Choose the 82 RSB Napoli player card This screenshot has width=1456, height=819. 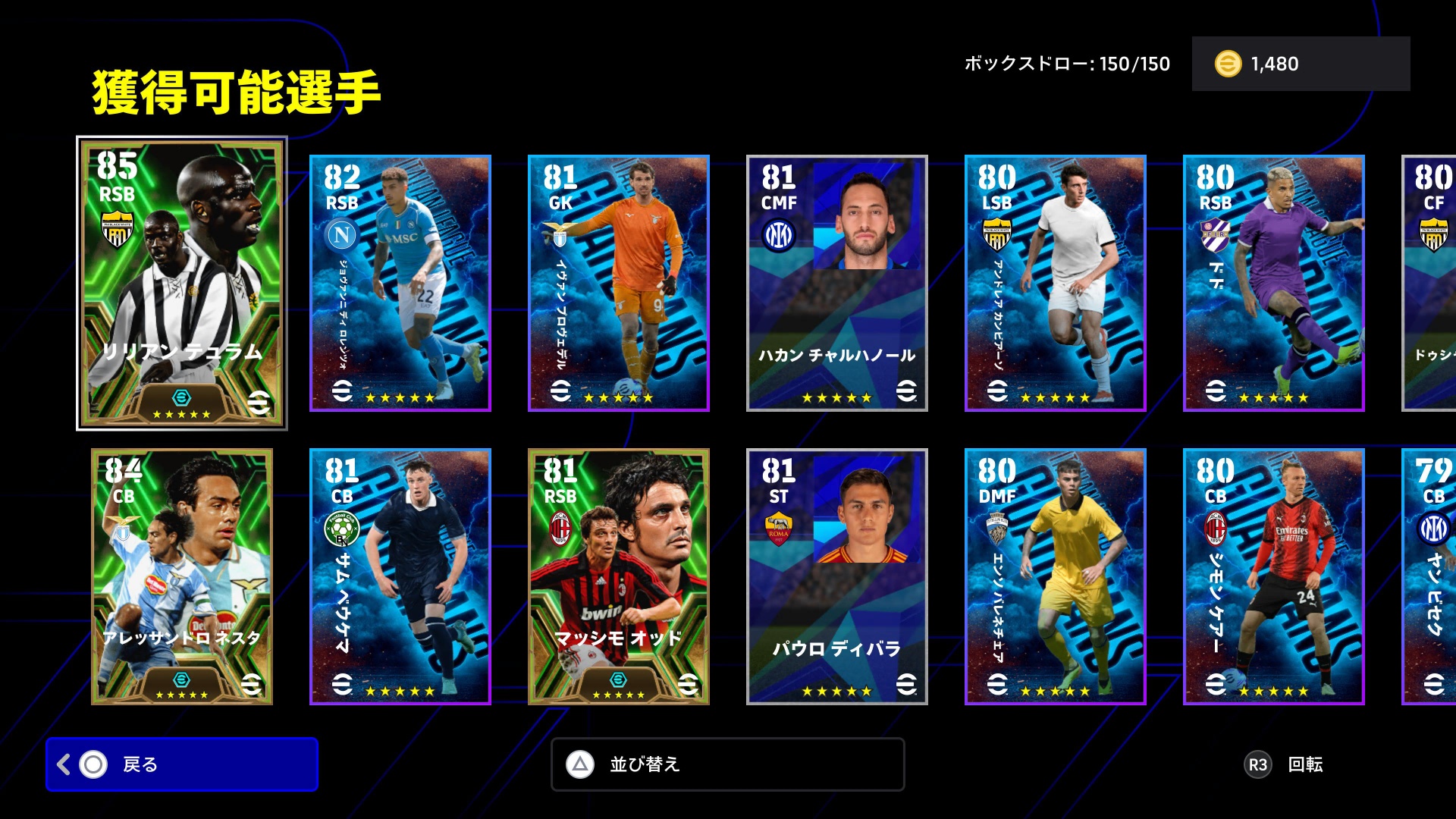click(x=400, y=283)
